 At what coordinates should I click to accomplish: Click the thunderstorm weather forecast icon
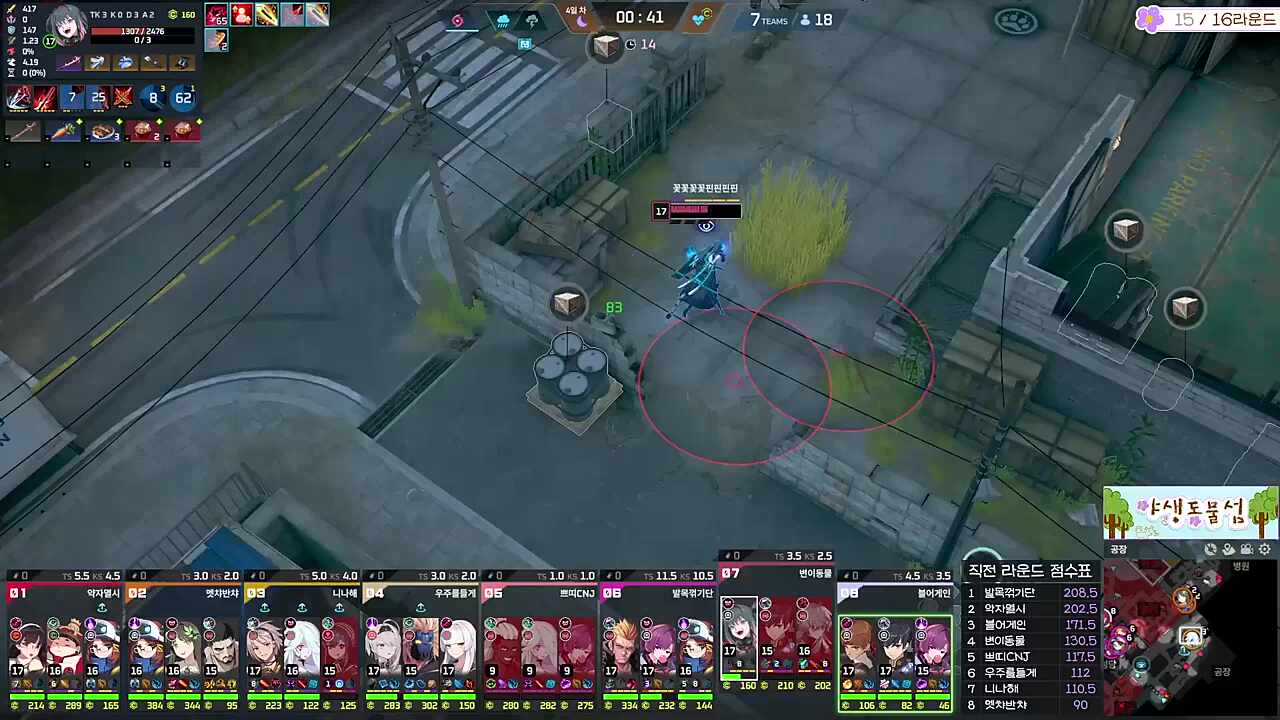(531, 19)
